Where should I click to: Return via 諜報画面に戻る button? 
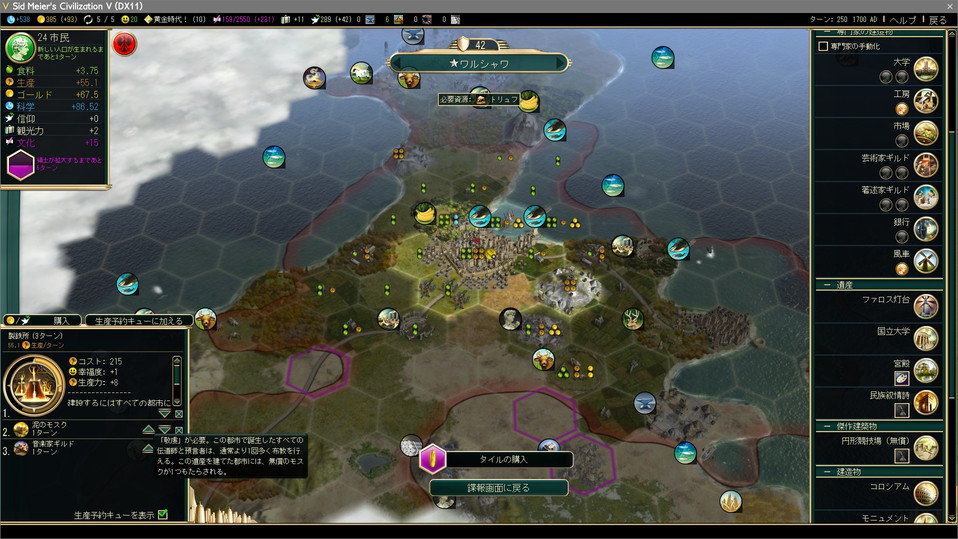(x=498, y=488)
